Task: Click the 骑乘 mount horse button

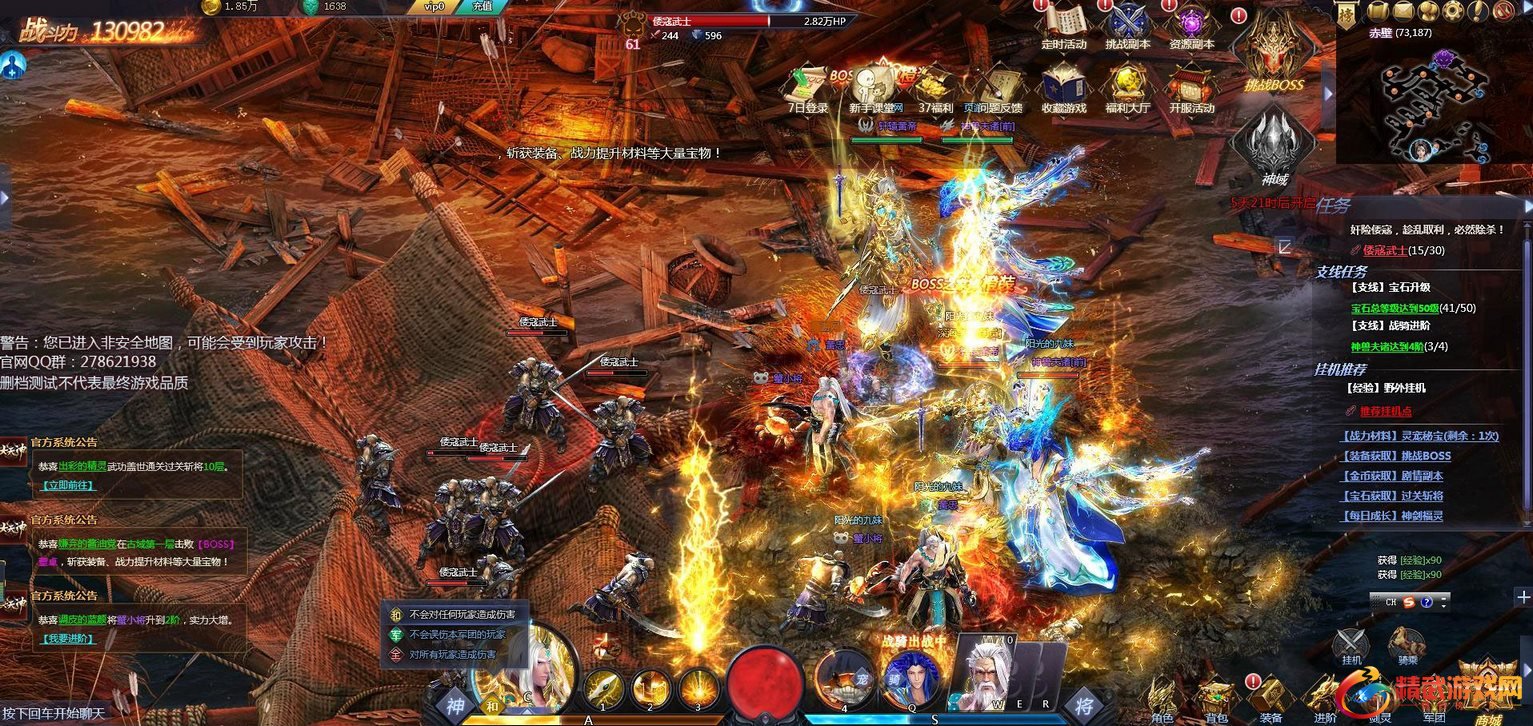Action: [x=1407, y=641]
